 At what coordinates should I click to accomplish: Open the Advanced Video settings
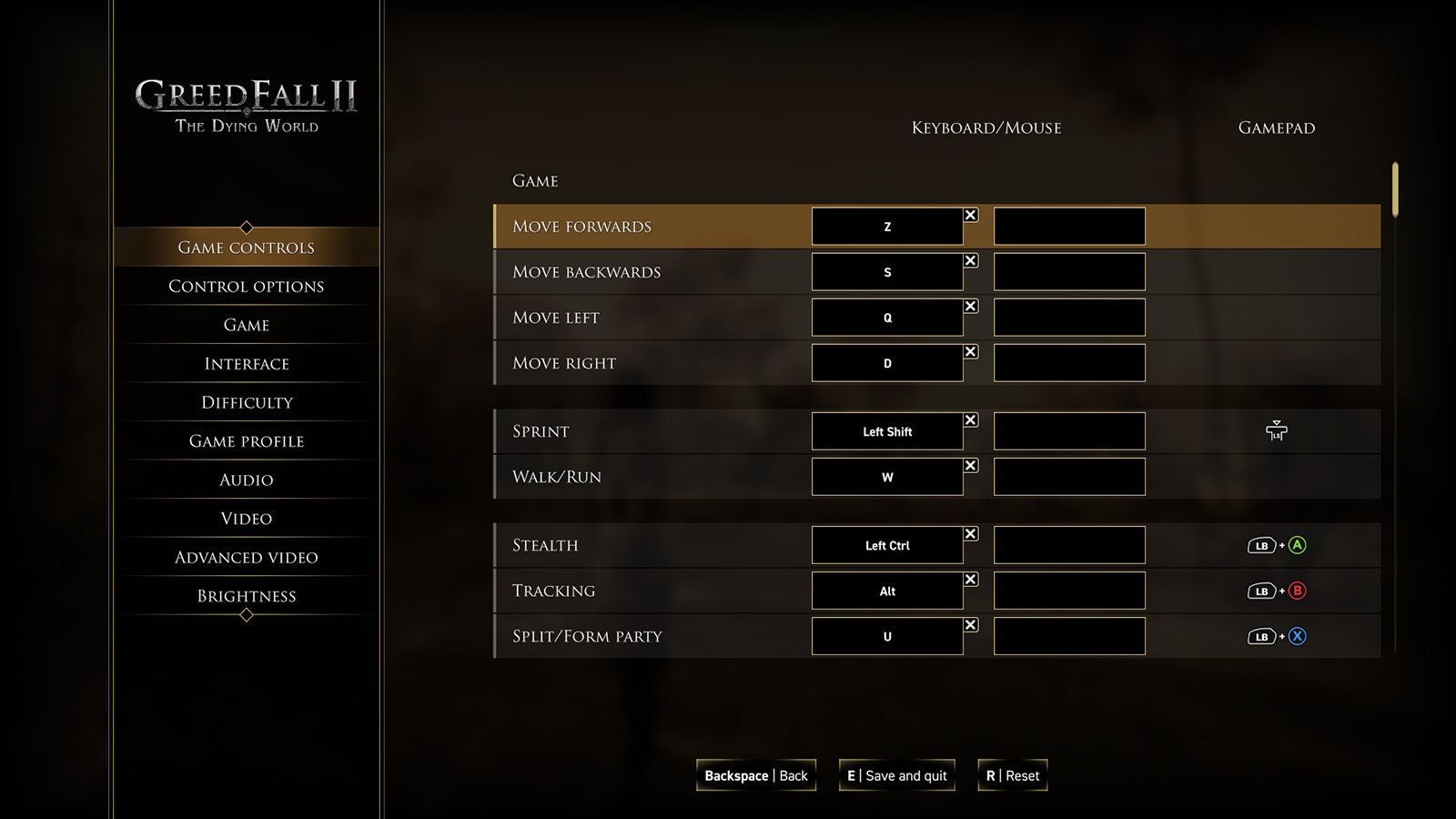pyautogui.click(x=246, y=557)
